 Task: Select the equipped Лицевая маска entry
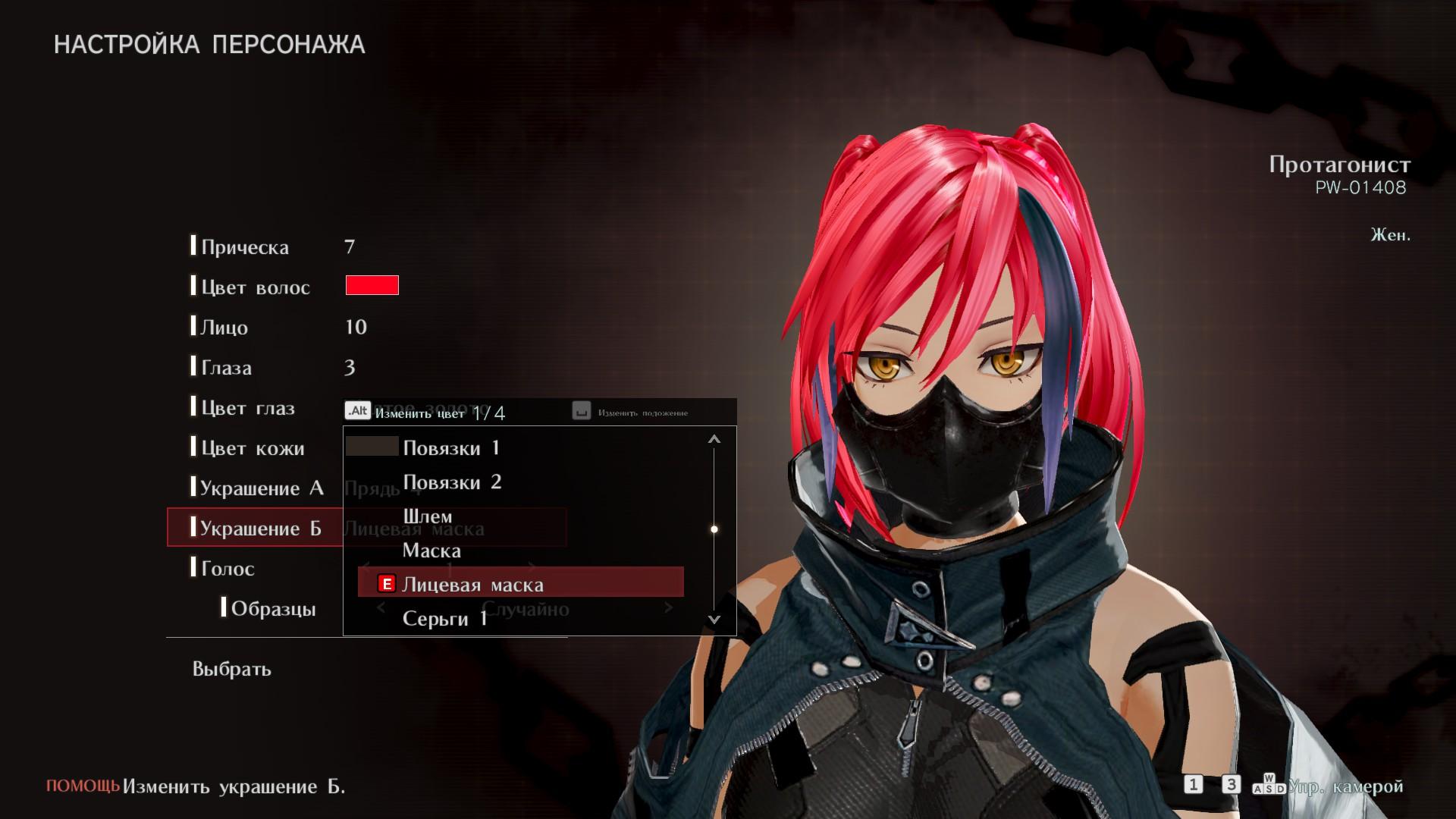click(x=472, y=585)
